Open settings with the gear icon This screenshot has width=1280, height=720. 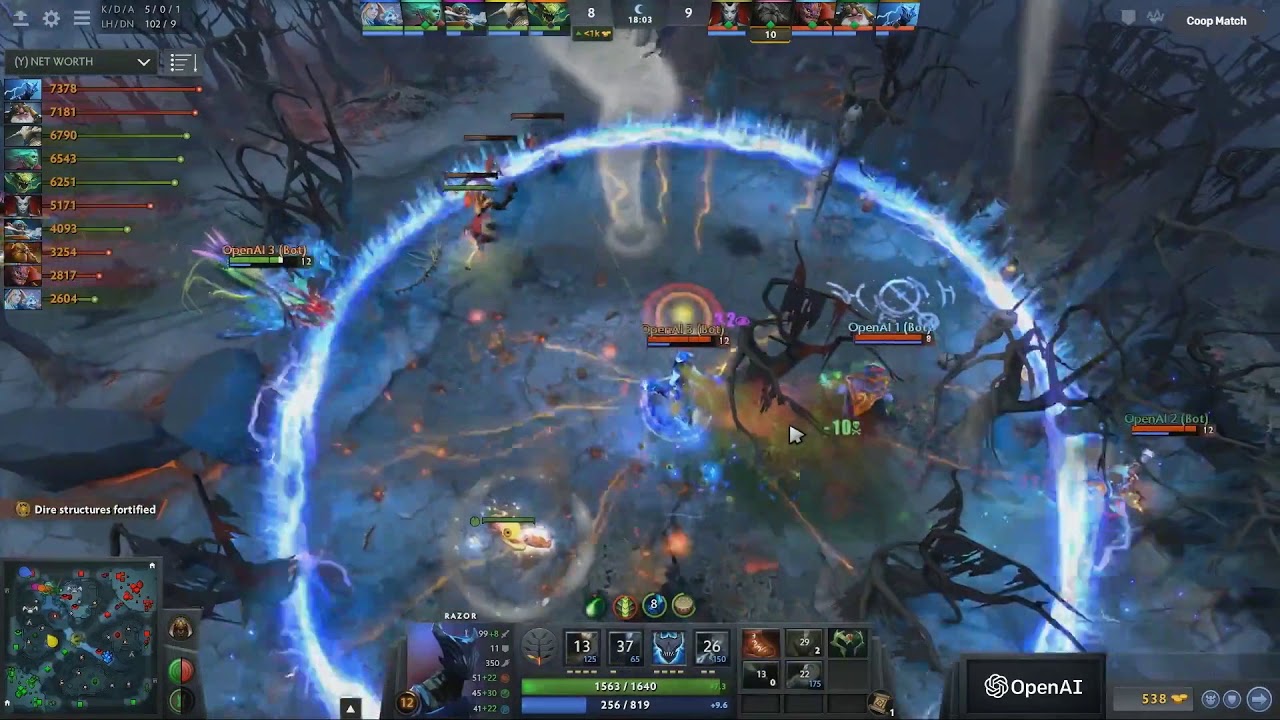[52, 18]
